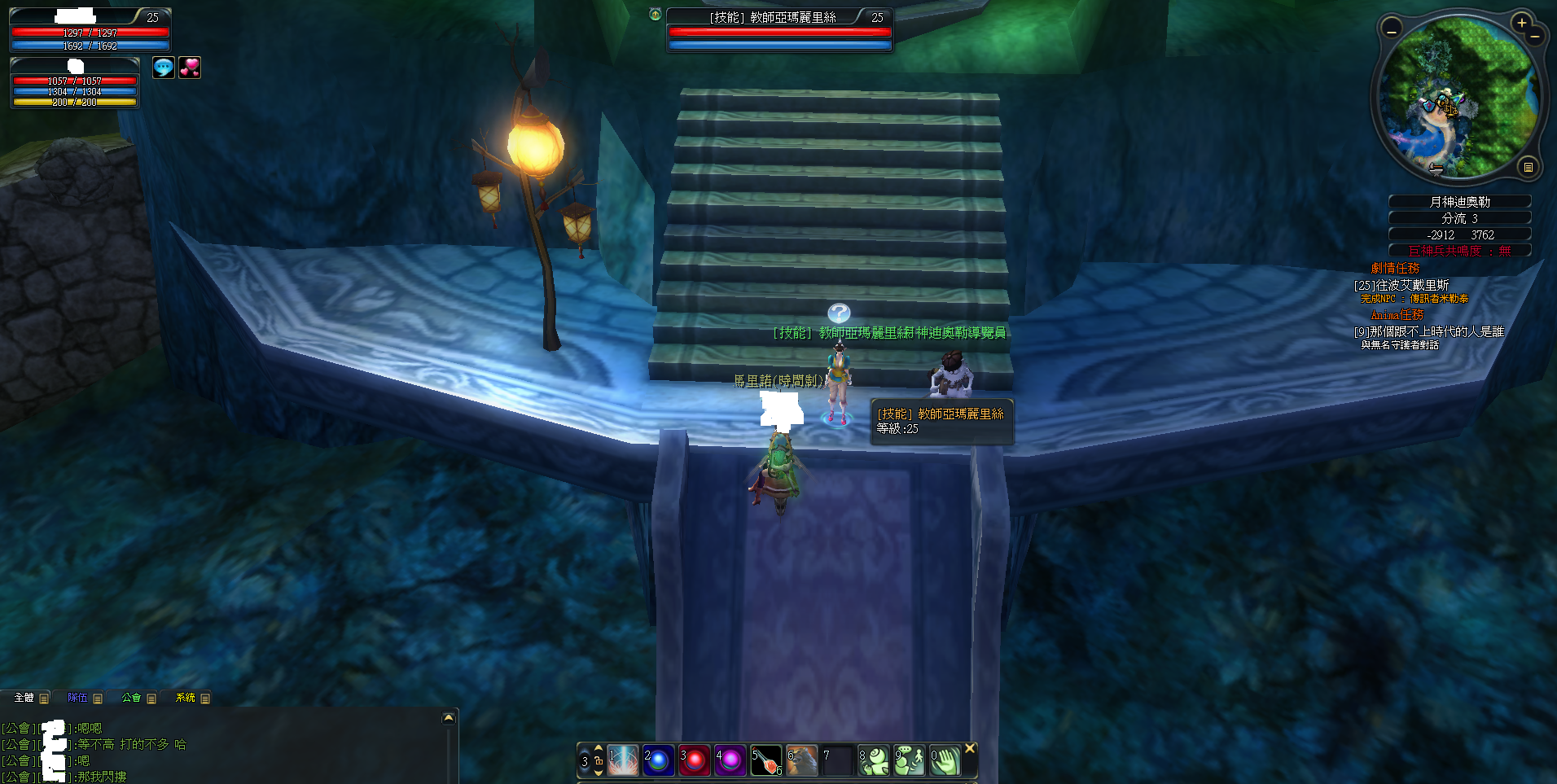Cast the blue orb skill
The height and width of the screenshot is (784, 1557).
tap(659, 760)
